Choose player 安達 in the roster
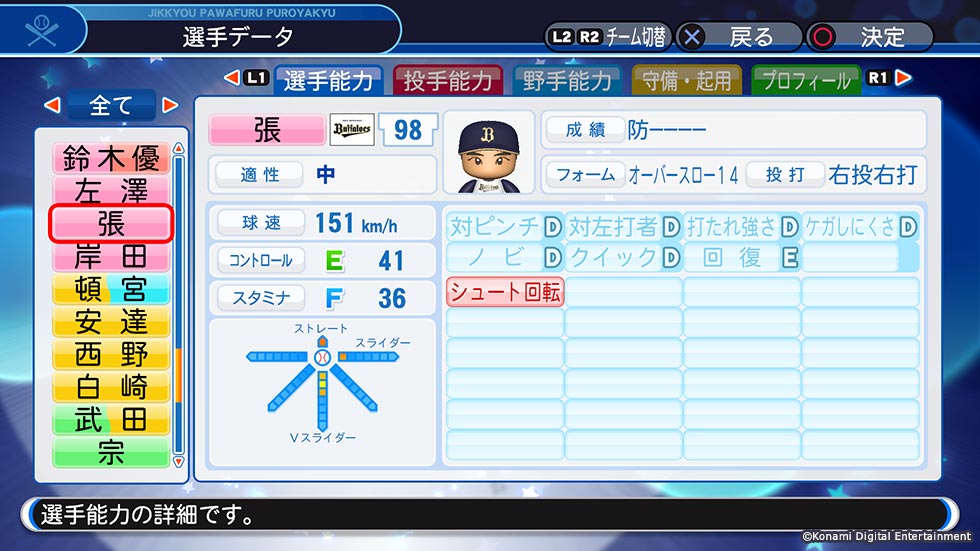 111,321
